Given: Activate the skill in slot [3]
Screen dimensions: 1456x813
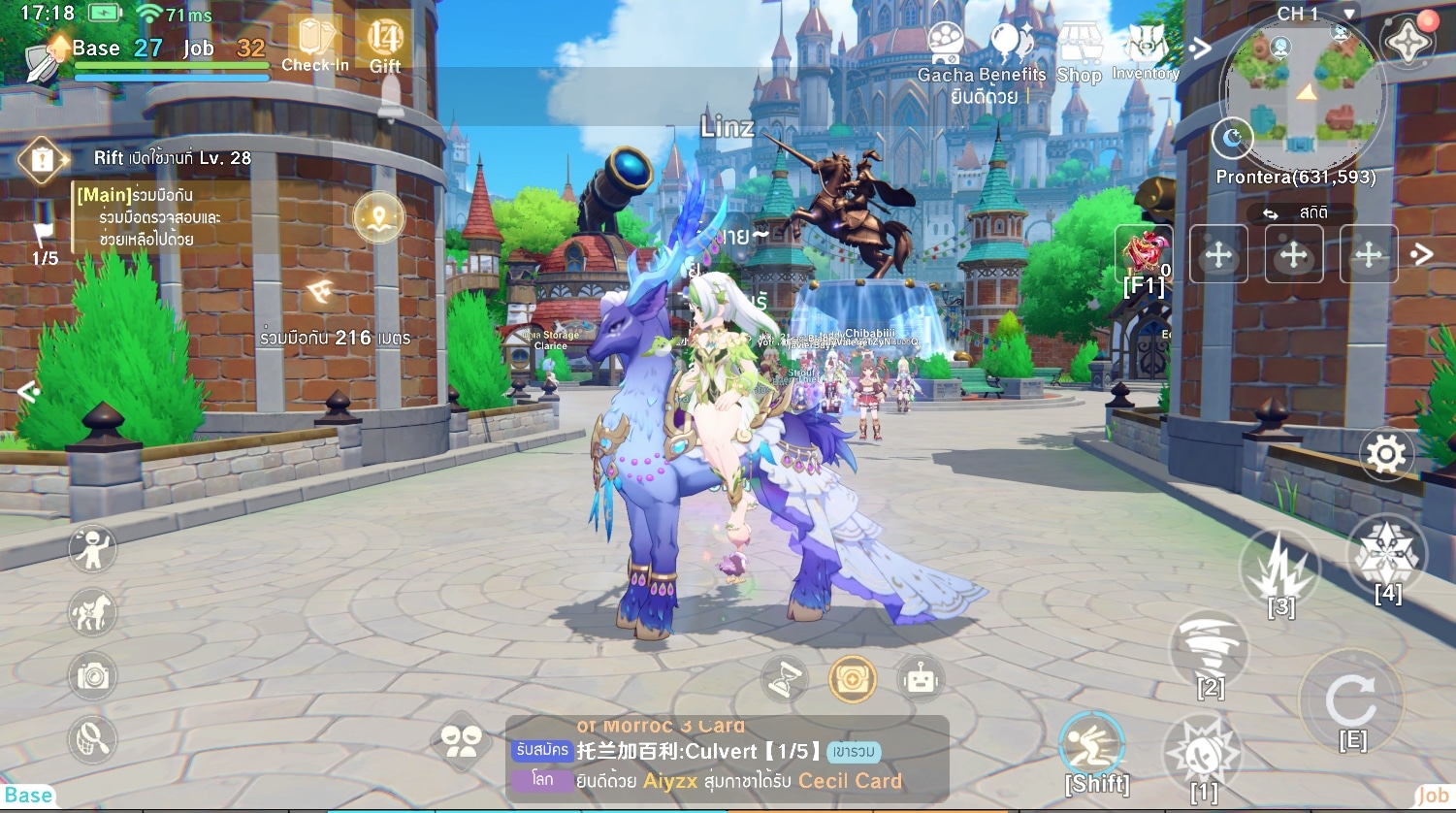Looking at the screenshot, I should click(1280, 570).
